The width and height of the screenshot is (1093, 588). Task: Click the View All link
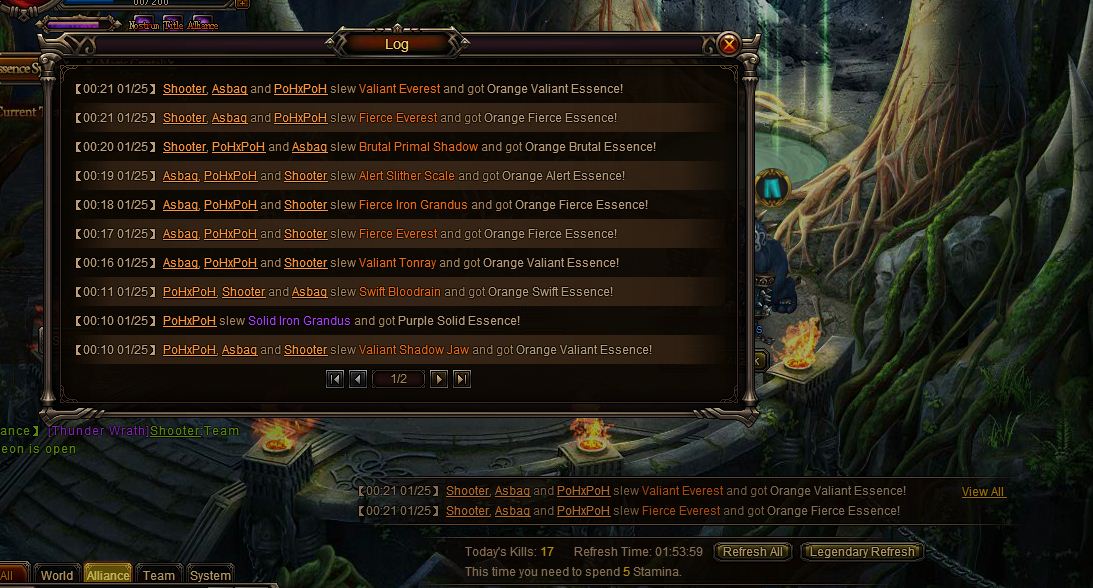[x=982, y=492]
